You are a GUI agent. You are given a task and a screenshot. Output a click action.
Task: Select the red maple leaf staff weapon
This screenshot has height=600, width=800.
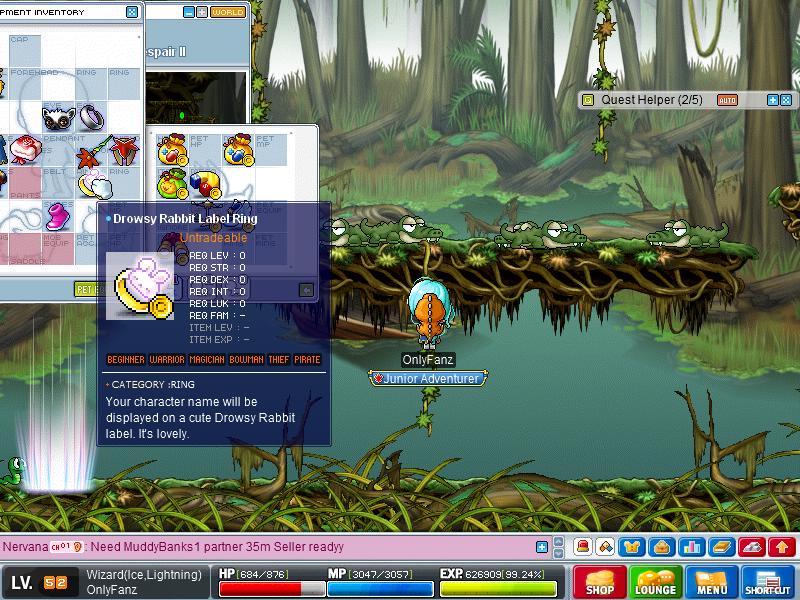point(92,152)
